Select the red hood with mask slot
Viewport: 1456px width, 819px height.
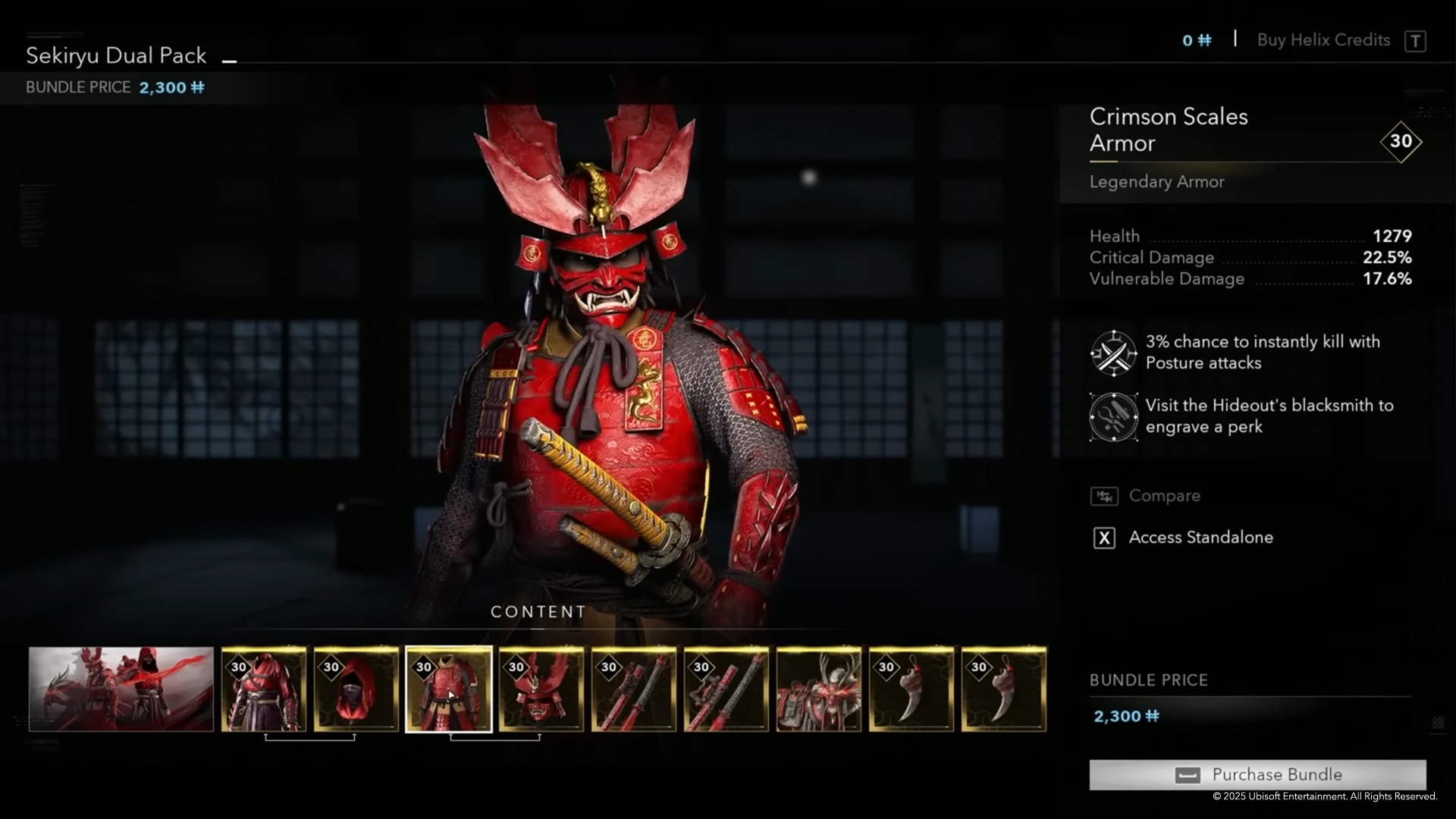click(x=356, y=689)
